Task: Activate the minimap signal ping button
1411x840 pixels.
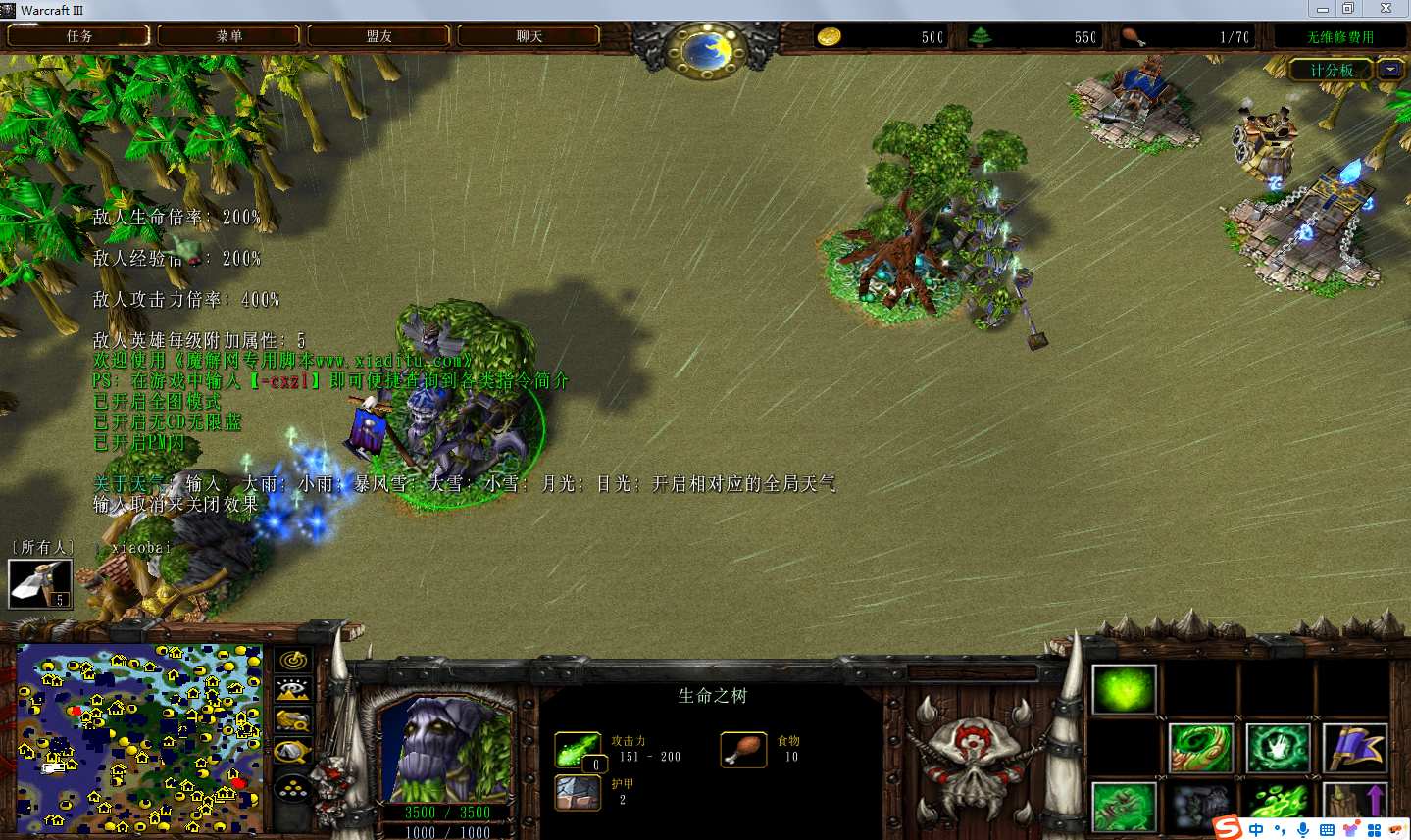Action: pos(292,661)
